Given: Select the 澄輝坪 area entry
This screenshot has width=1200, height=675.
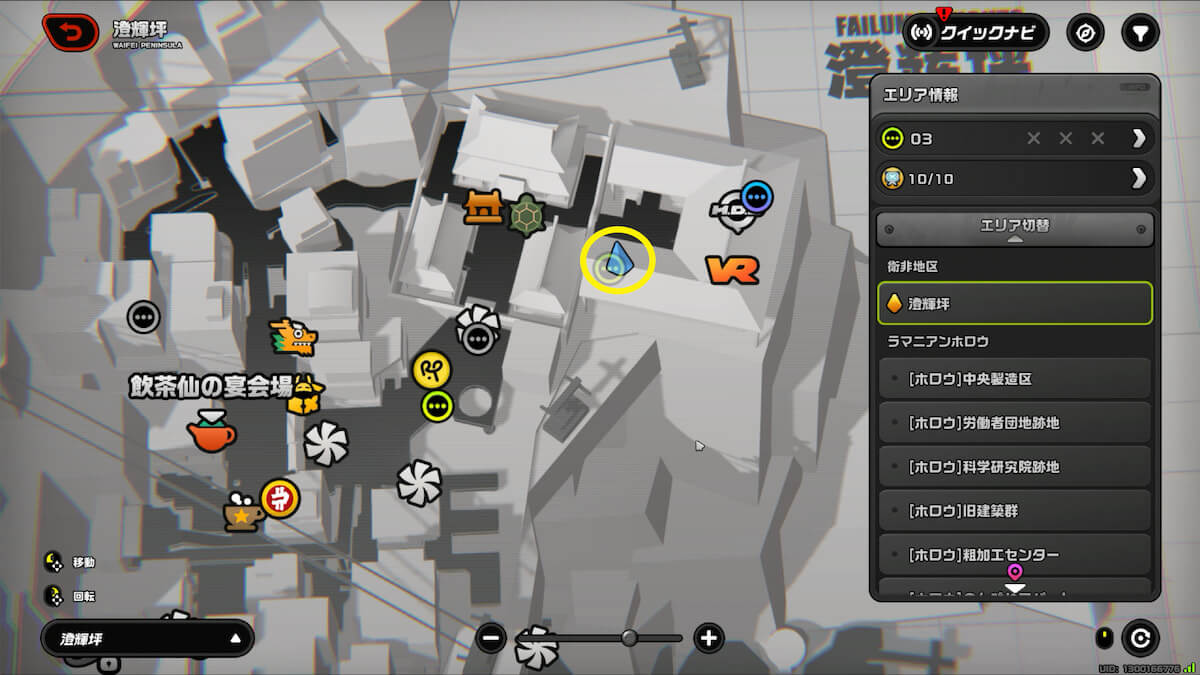Looking at the screenshot, I should point(1015,303).
